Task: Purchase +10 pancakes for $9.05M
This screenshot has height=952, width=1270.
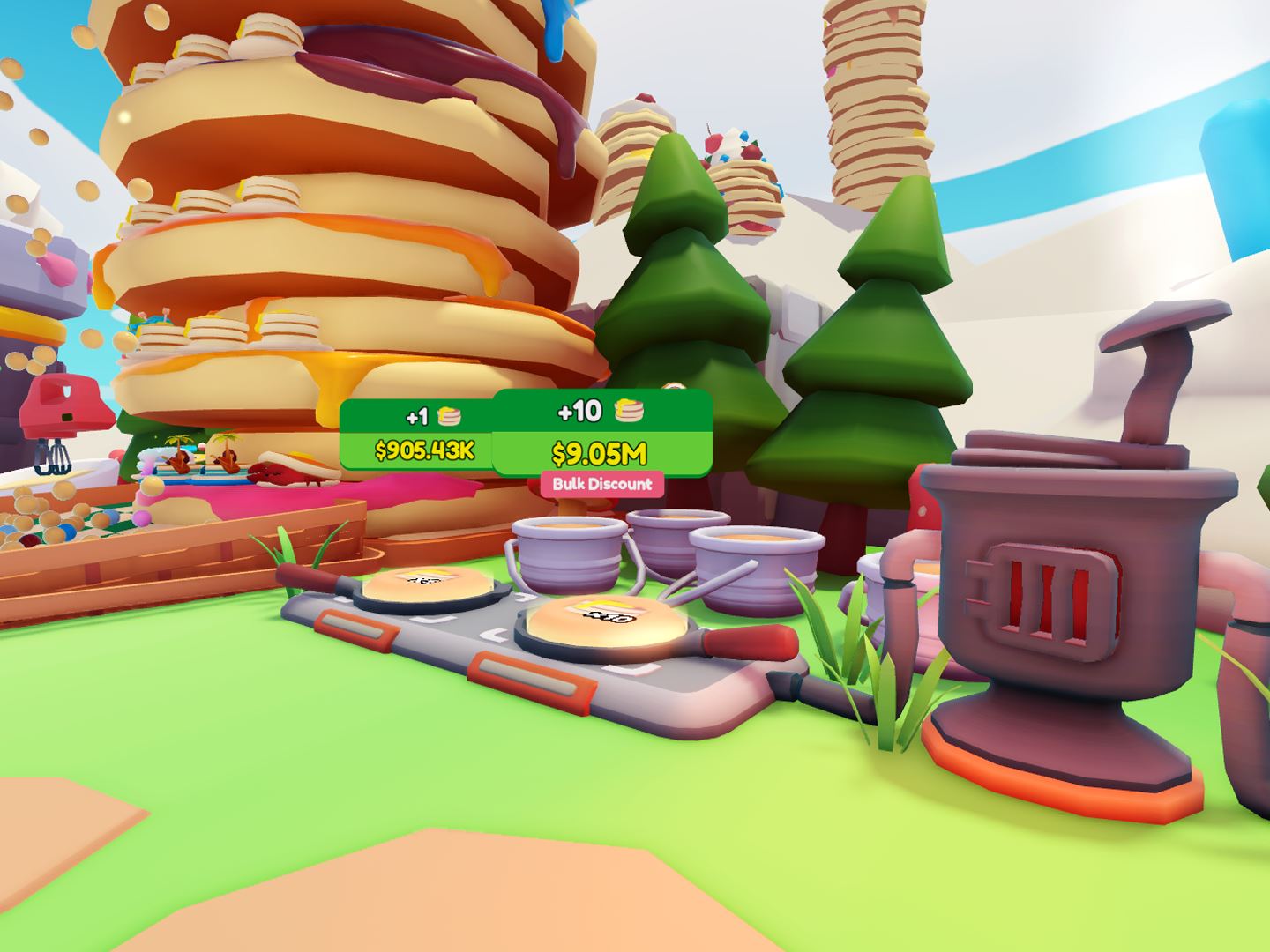Action: (601, 433)
